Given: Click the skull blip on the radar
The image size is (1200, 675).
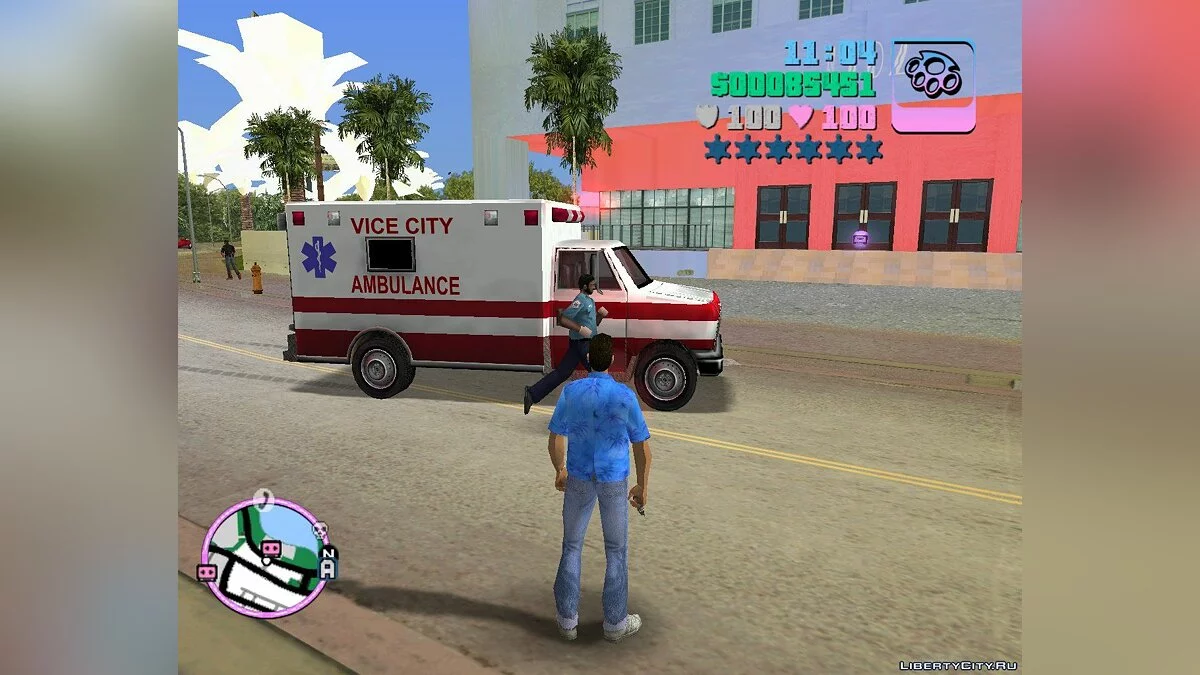Looking at the screenshot, I should click(321, 531).
